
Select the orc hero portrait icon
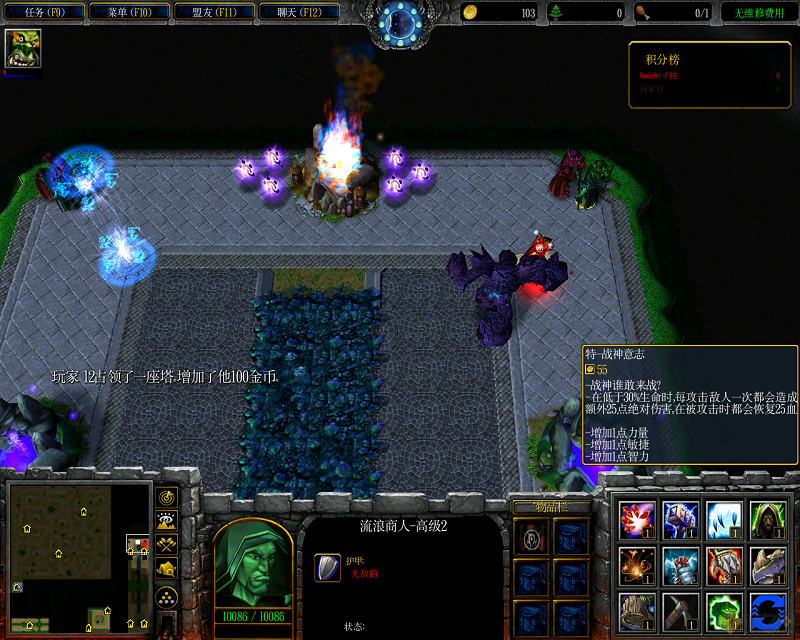tap(22, 48)
